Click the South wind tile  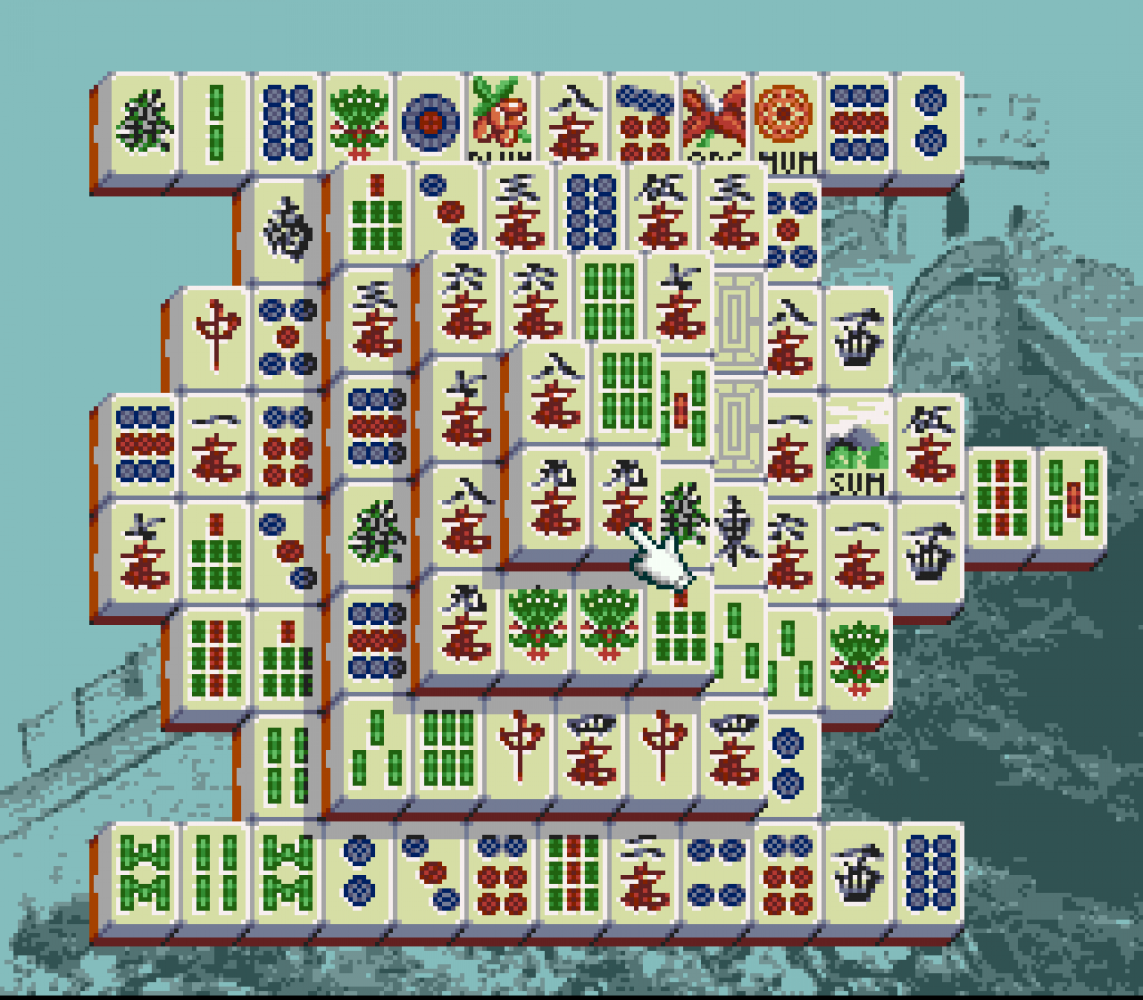point(287,231)
